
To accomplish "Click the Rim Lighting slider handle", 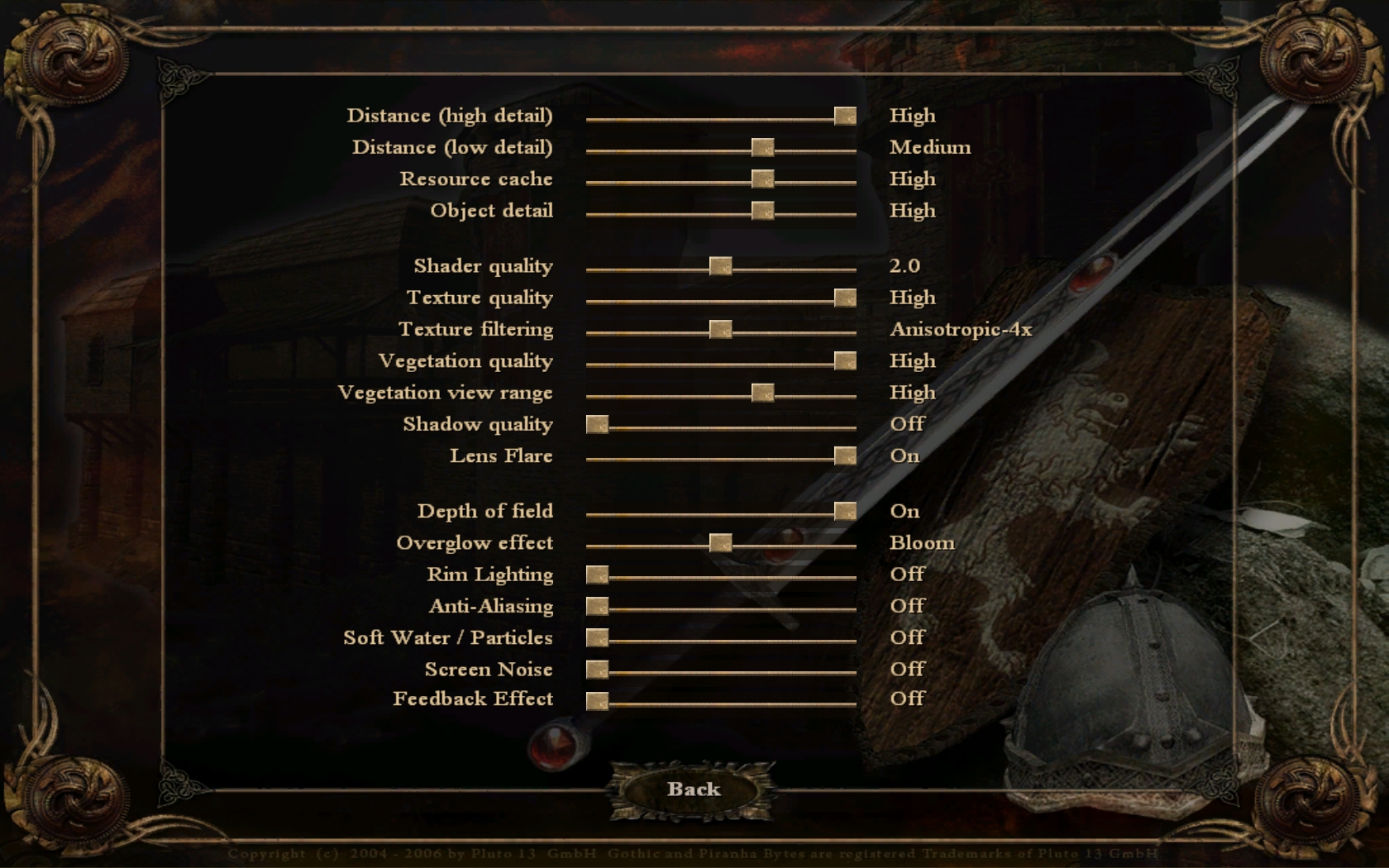I will pos(597,575).
